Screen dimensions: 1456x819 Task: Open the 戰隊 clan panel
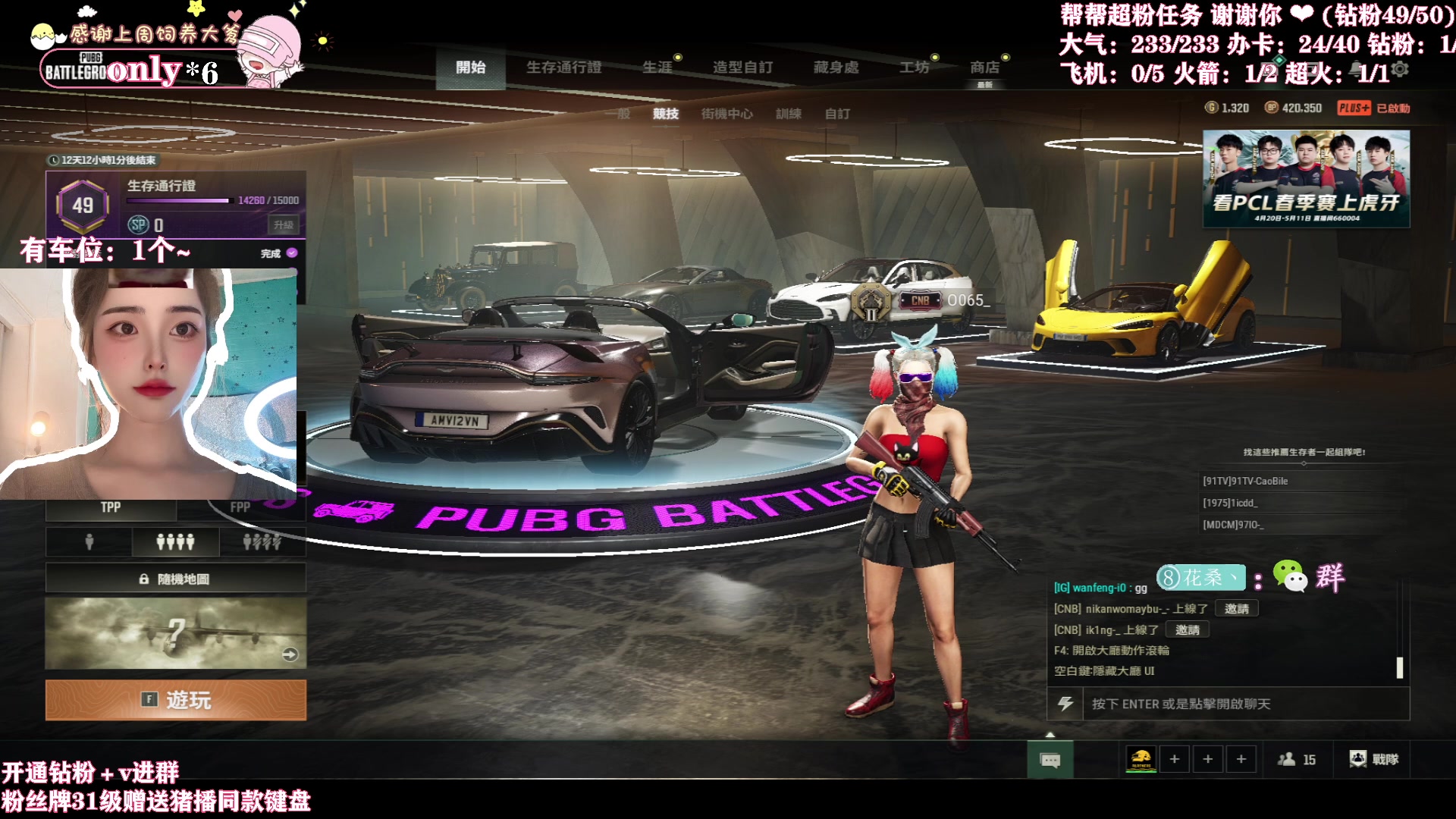click(x=1374, y=759)
